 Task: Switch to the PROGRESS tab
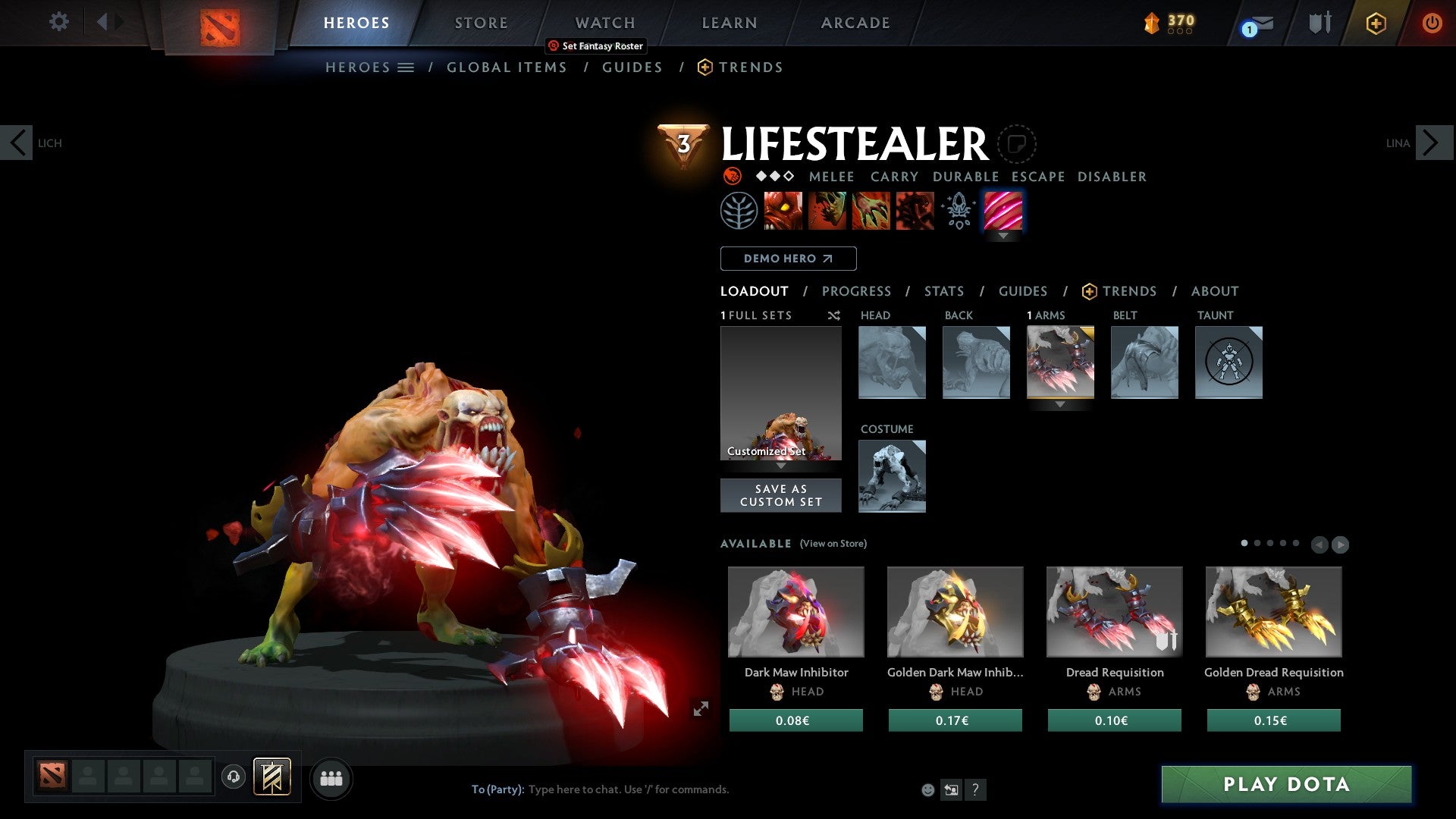[x=857, y=291]
